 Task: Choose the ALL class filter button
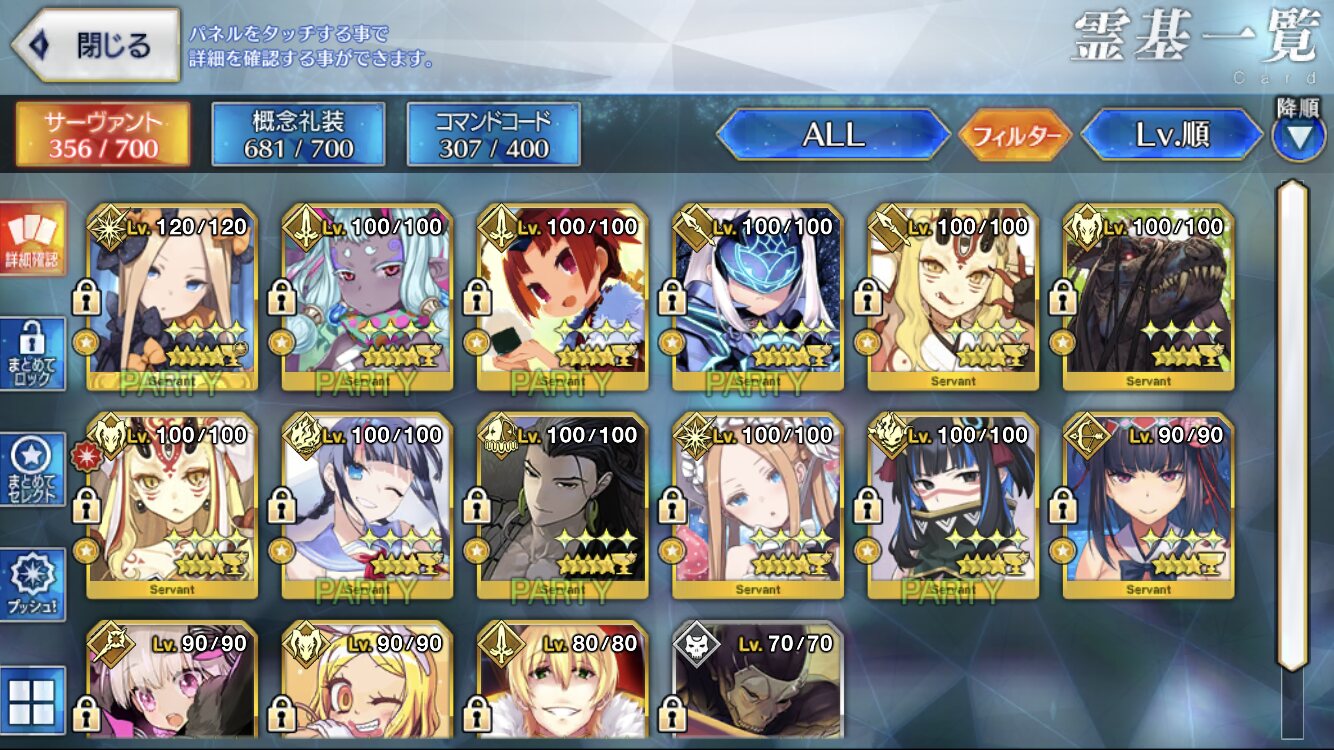833,135
